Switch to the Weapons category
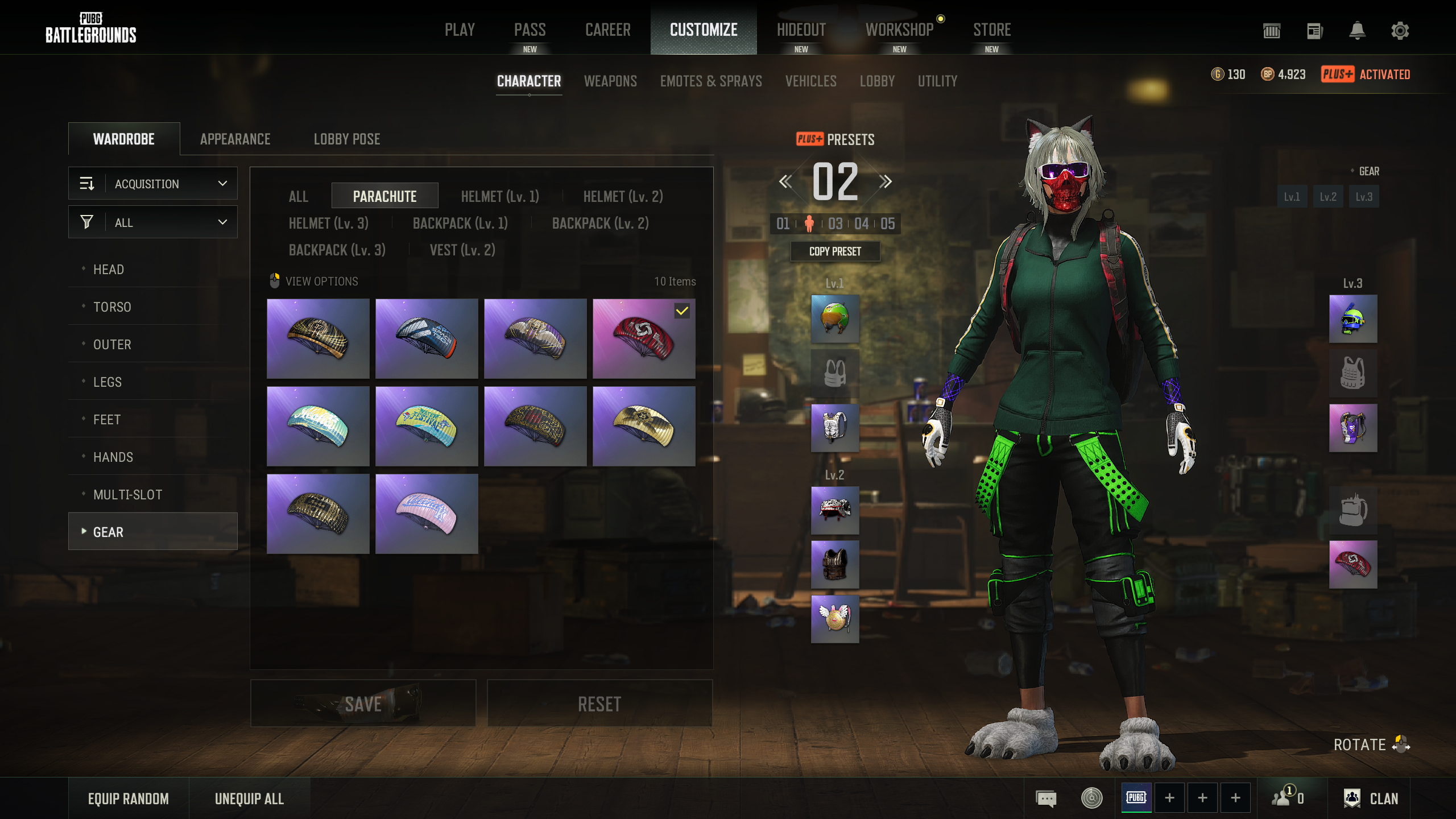Image resolution: width=1456 pixels, height=819 pixels. click(610, 81)
